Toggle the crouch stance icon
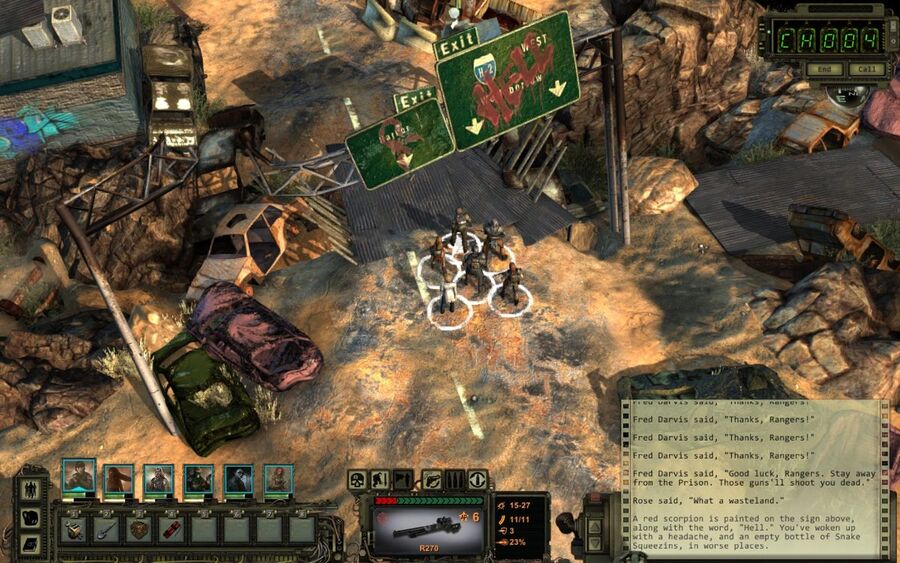This screenshot has height=563, width=900. [381, 480]
